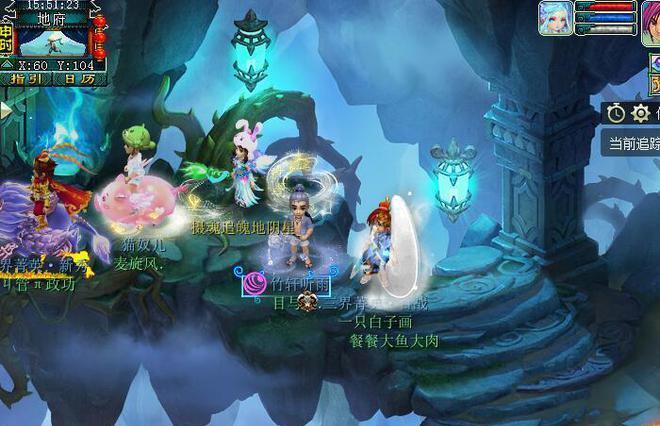The height and width of the screenshot is (426, 660).
Task: Open the 指引 guide button
Action: tap(27, 78)
